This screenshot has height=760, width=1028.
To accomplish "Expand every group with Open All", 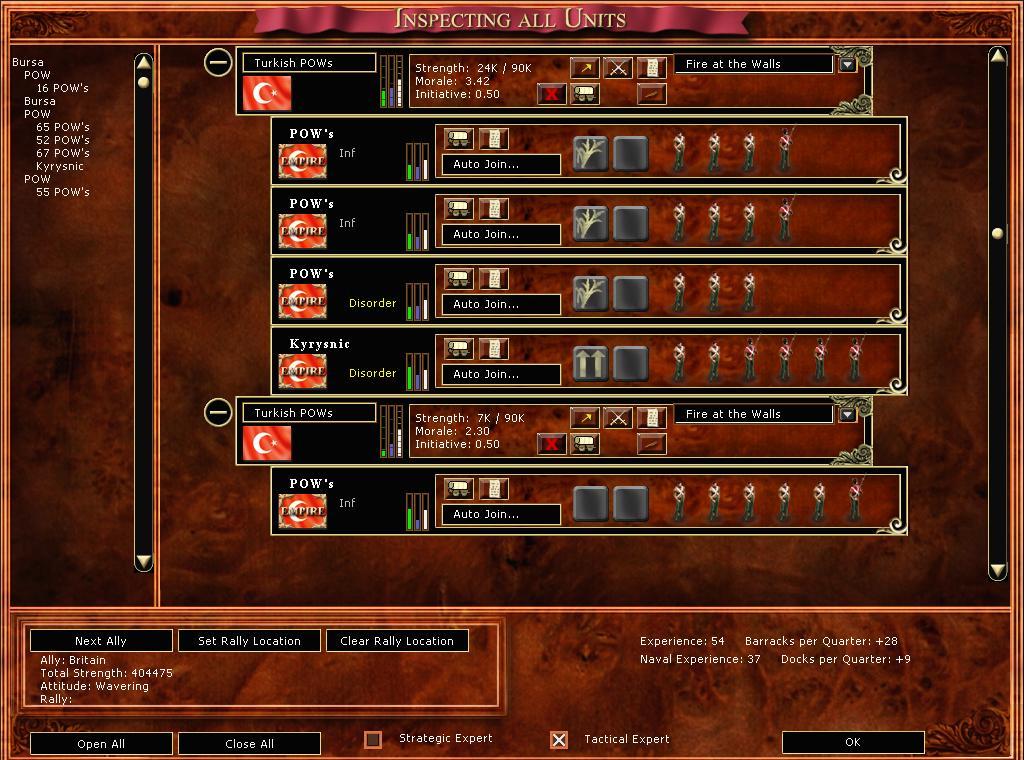I will (x=101, y=744).
